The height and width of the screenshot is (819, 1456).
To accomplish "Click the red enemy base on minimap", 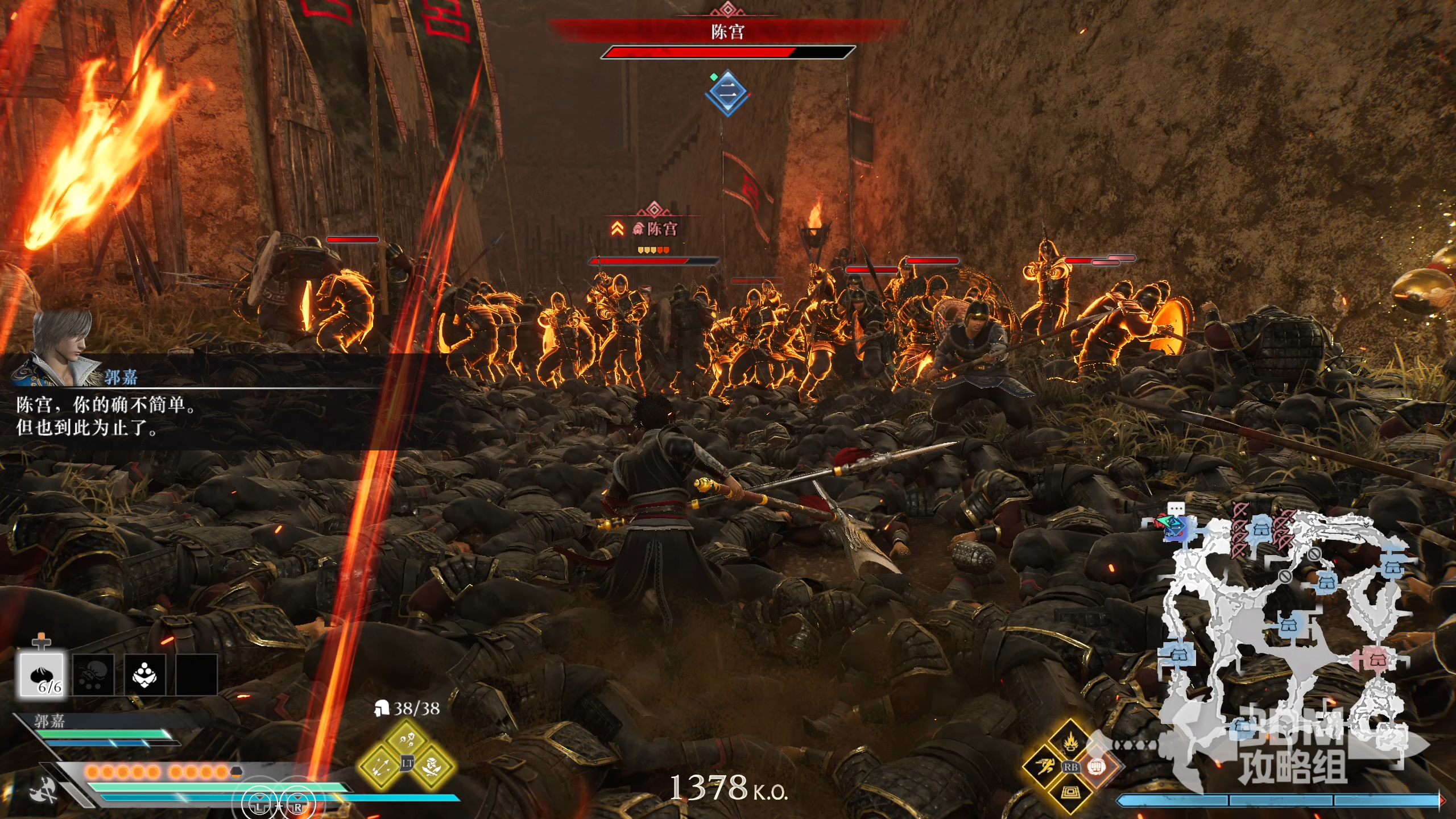I will [x=1376, y=660].
